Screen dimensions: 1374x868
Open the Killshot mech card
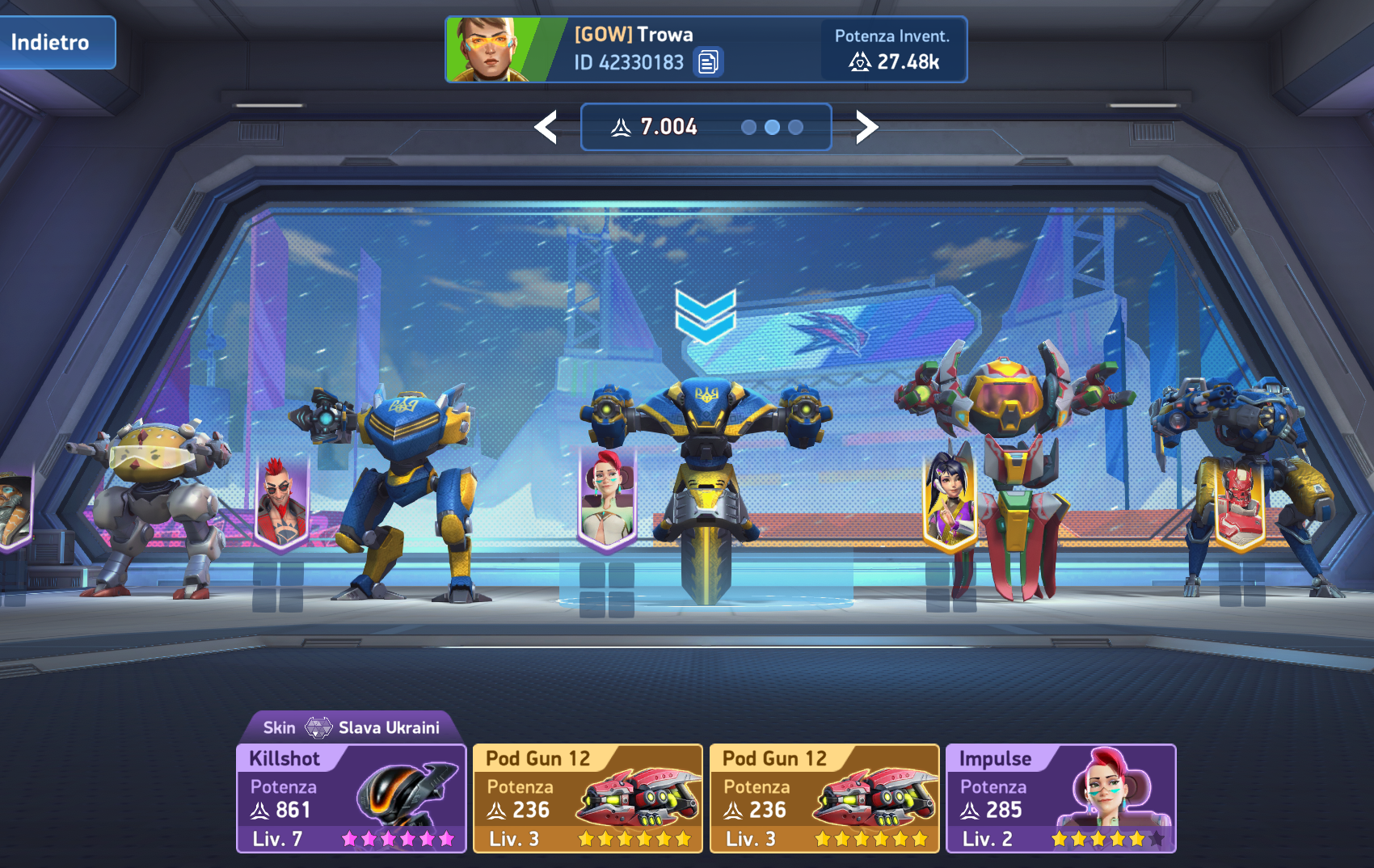pos(351,798)
